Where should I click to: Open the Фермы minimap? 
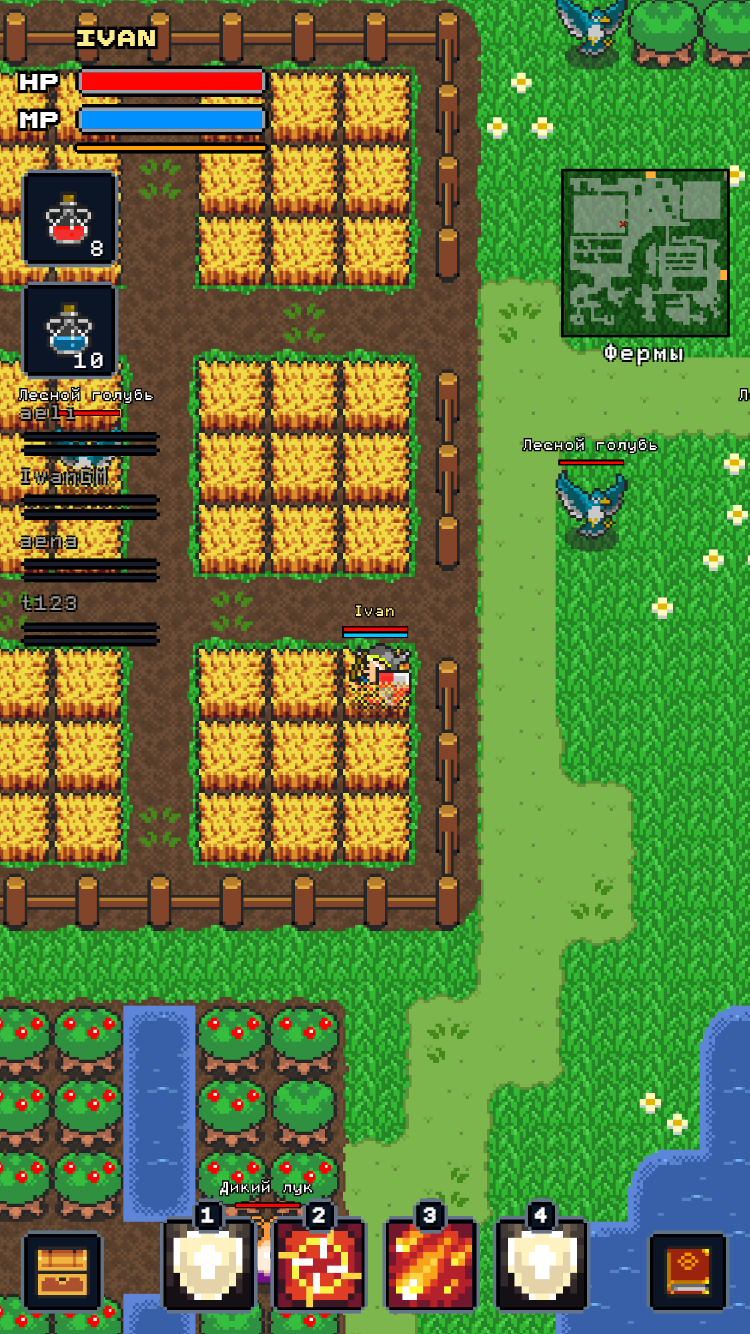[645, 253]
